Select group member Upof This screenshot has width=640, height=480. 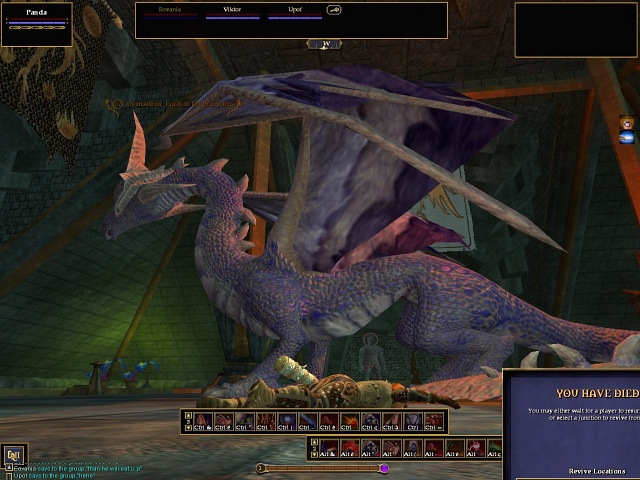click(x=295, y=12)
